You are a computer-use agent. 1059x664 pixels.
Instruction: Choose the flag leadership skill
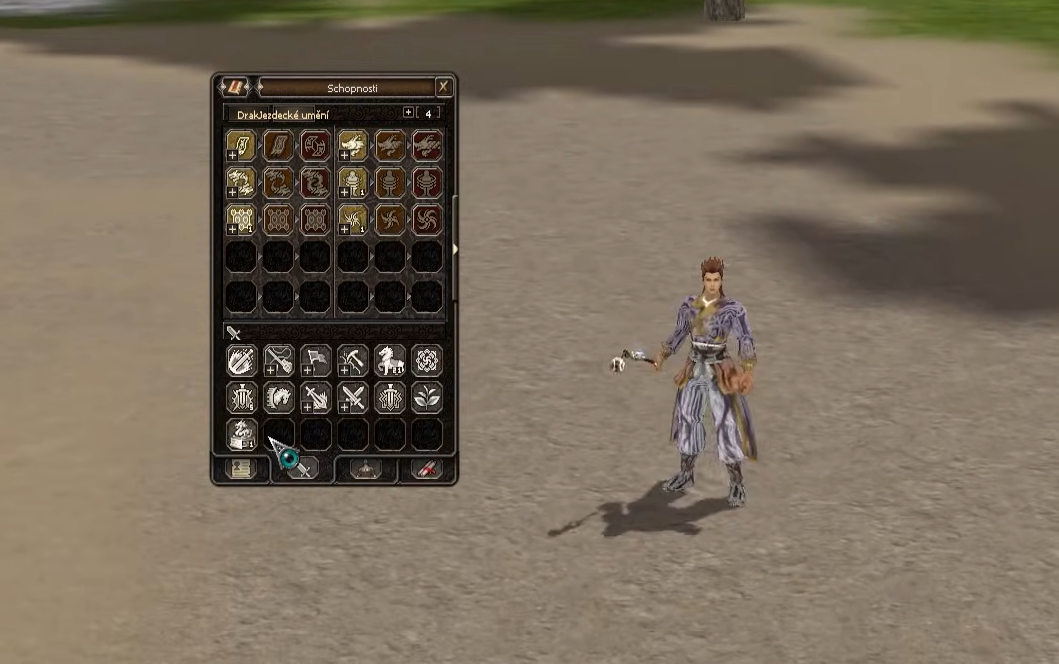pos(315,361)
